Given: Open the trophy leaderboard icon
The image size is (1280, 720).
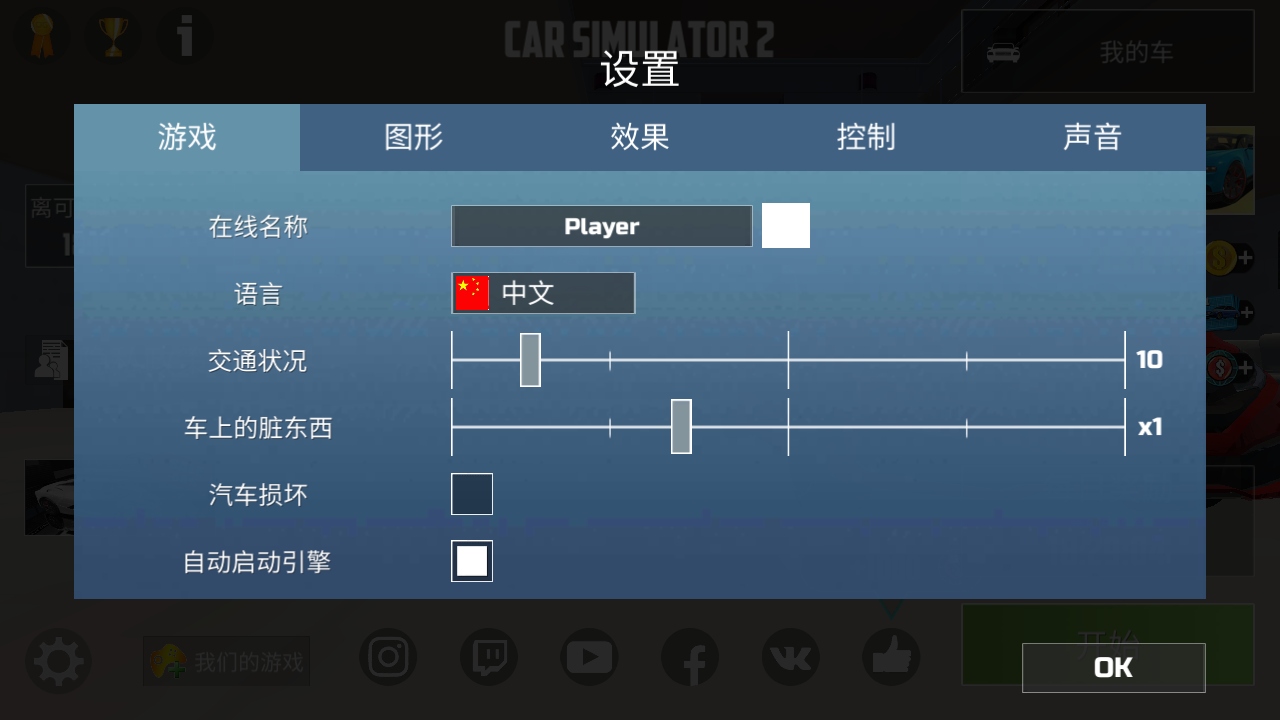Looking at the screenshot, I should point(113,36).
